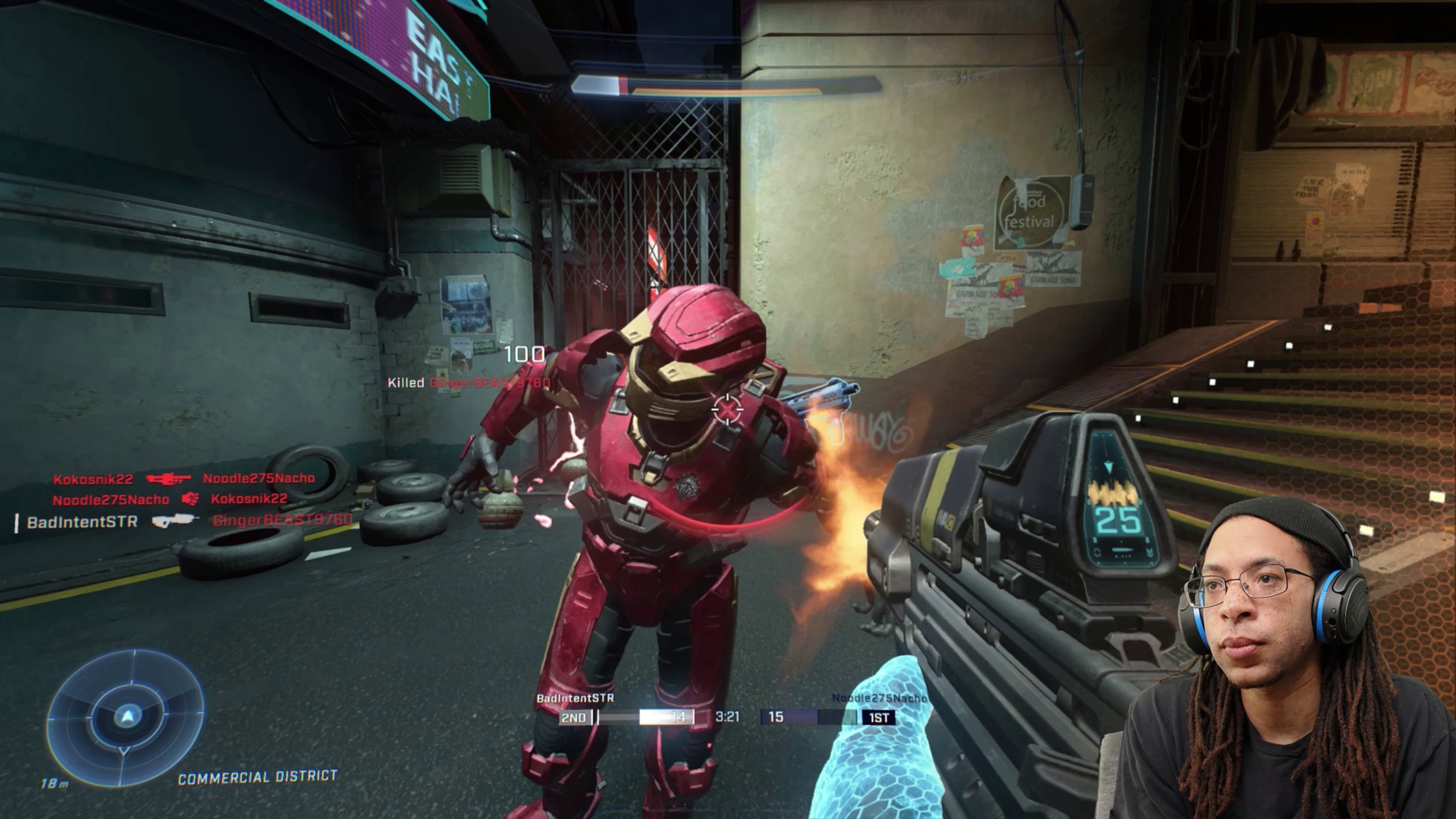Click the red rifle icon beside Kokosnik22
Screen dimensions: 1456x819
click(168, 479)
